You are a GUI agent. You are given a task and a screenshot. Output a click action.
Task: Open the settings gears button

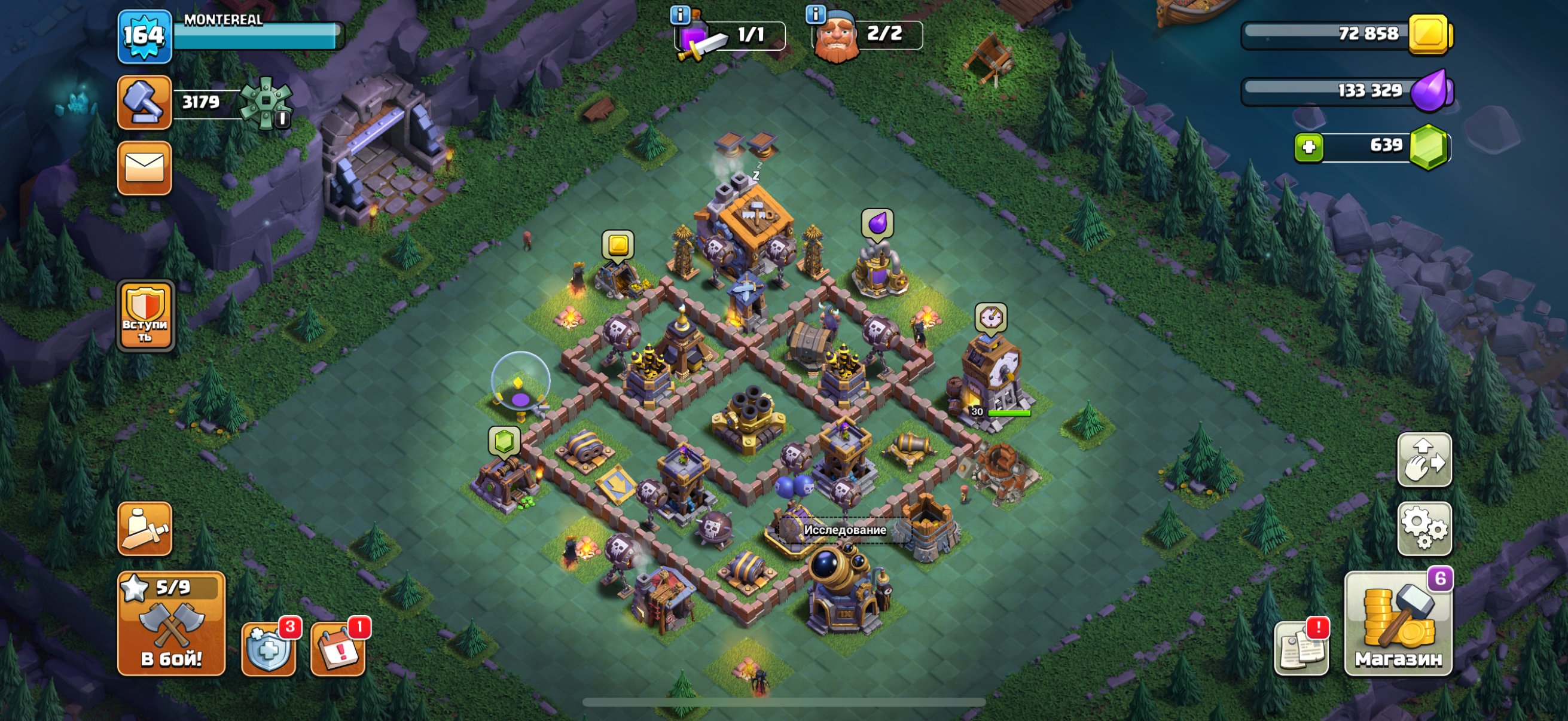(1424, 528)
